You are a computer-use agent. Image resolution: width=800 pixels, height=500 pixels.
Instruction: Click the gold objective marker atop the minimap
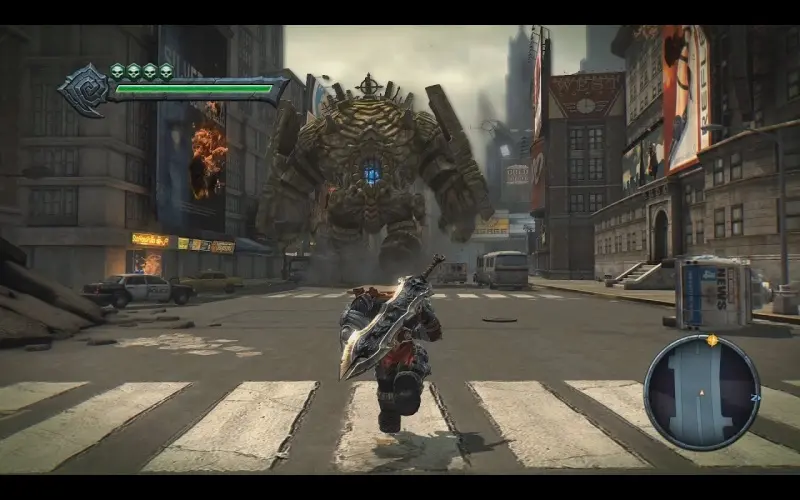pyautogui.click(x=712, y=340)
